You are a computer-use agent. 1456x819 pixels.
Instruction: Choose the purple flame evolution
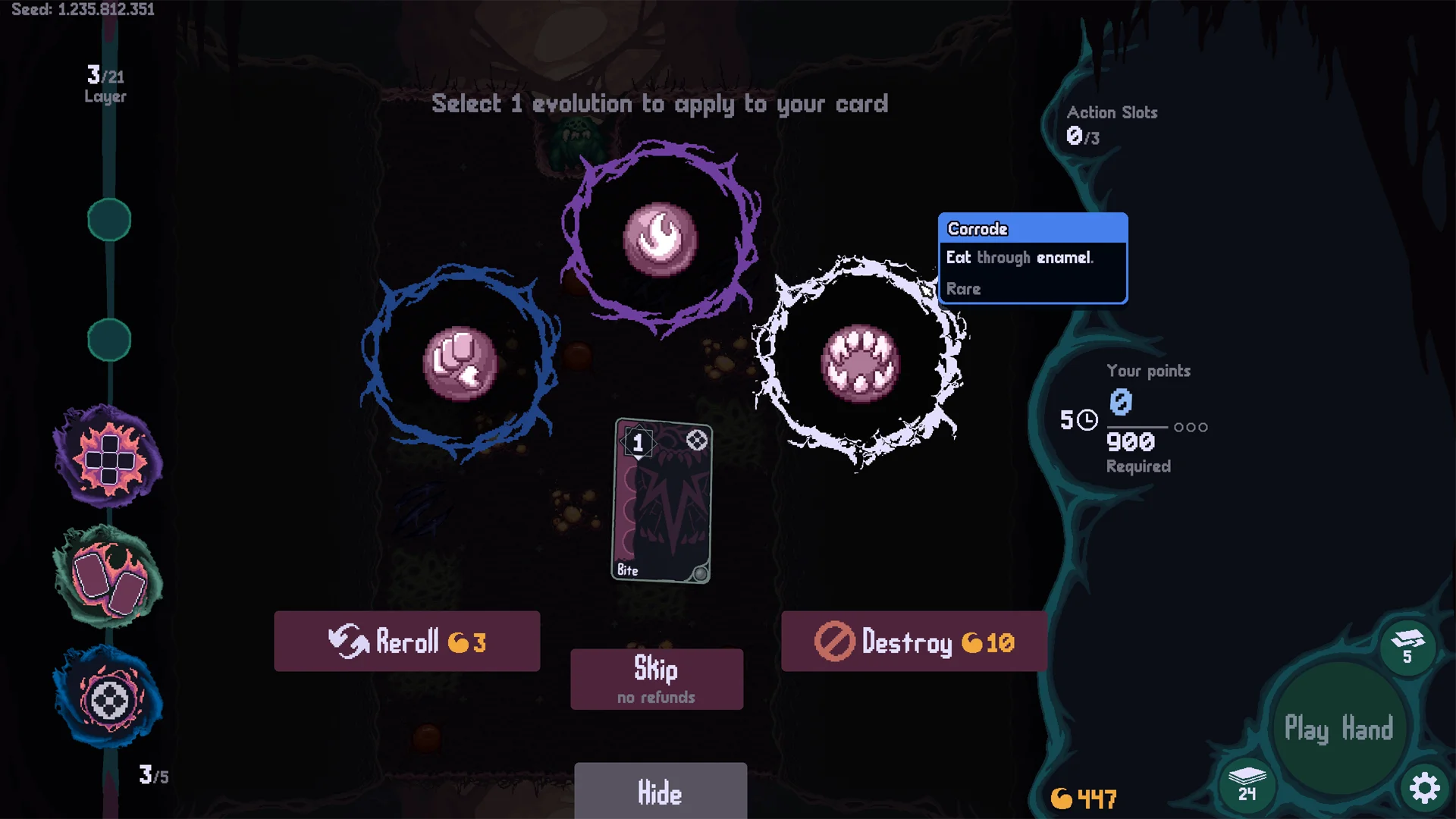click(660, 238)
